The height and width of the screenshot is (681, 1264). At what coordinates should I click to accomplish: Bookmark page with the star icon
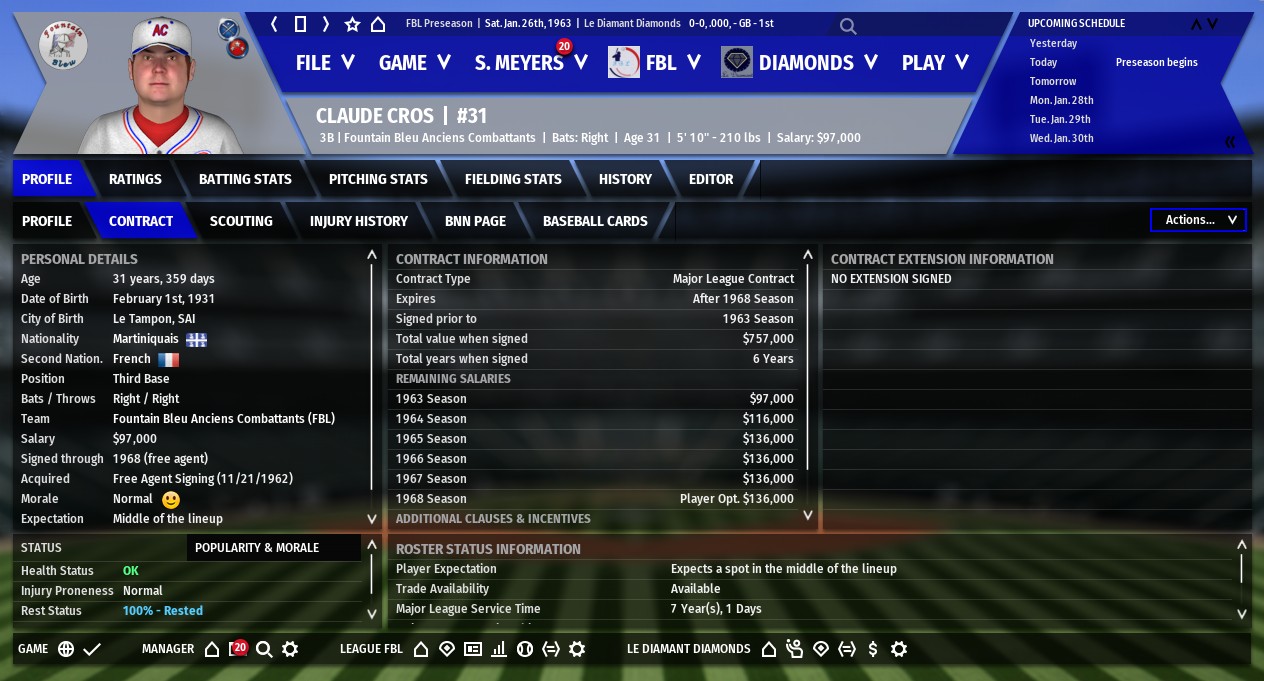coord(352,24)
